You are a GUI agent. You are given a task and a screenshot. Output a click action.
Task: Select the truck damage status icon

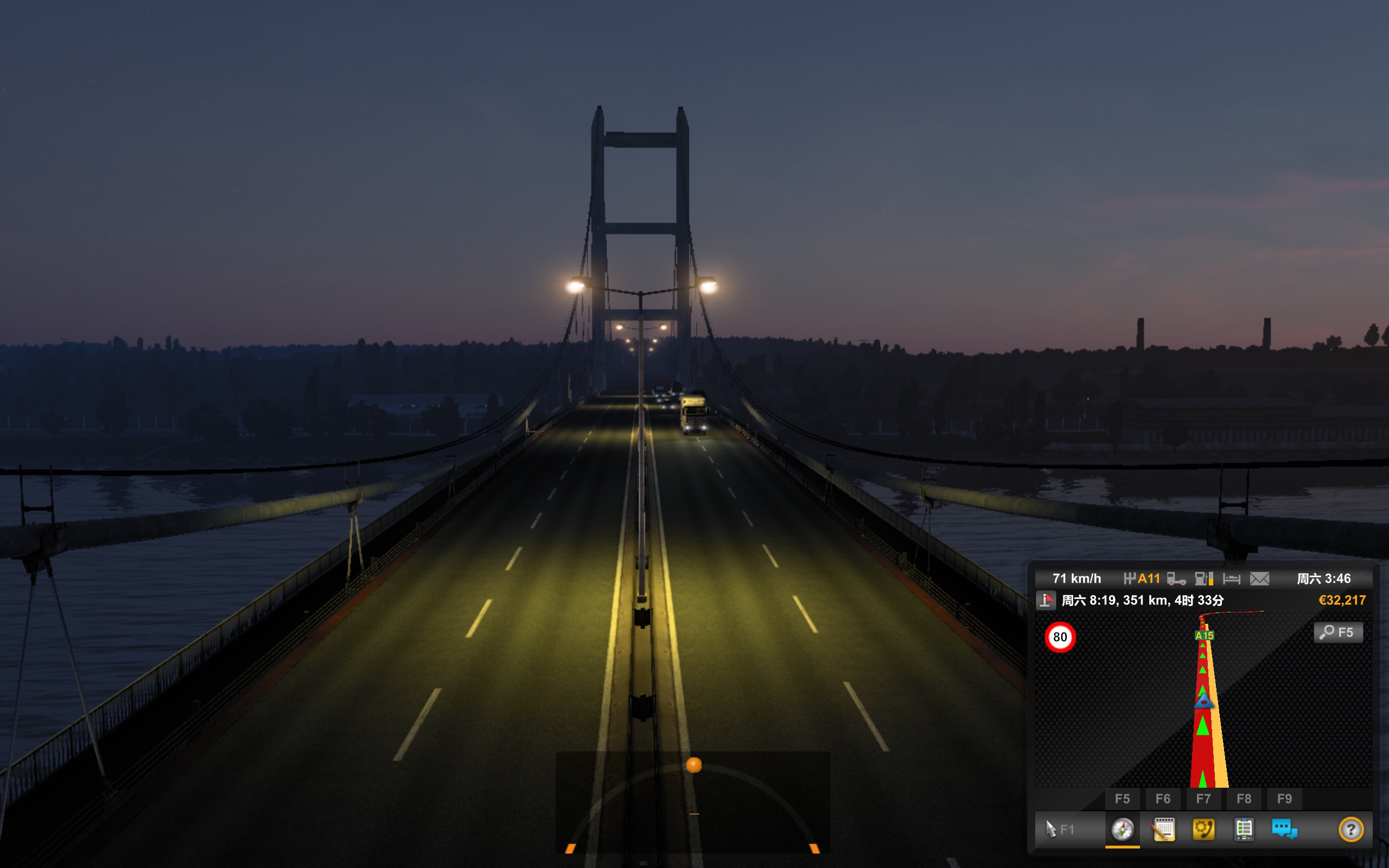pyautogui.click(x=1176, y=579)
